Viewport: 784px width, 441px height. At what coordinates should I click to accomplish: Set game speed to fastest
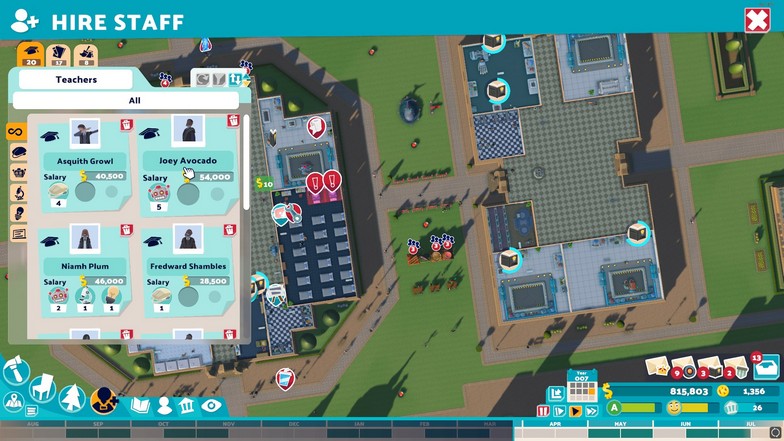click(591, 411)
